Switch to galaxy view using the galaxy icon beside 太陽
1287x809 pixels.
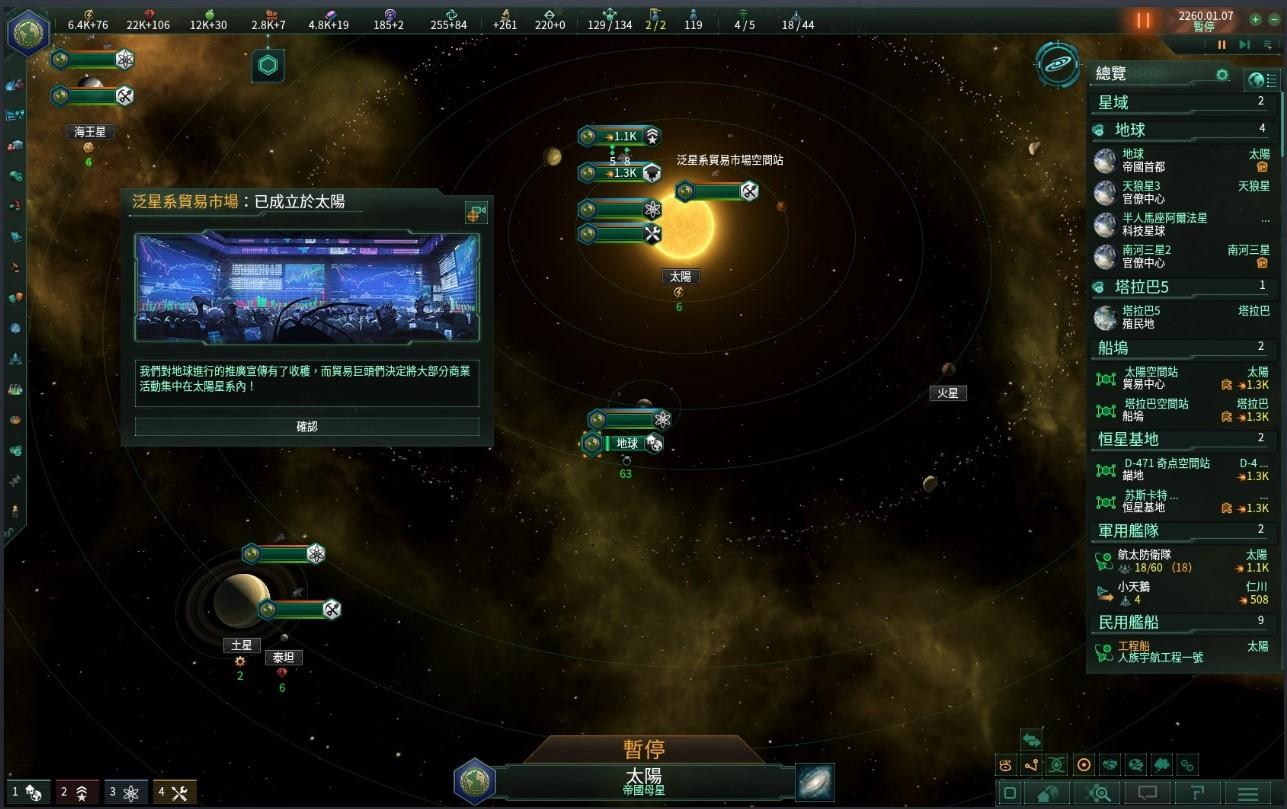815,782
